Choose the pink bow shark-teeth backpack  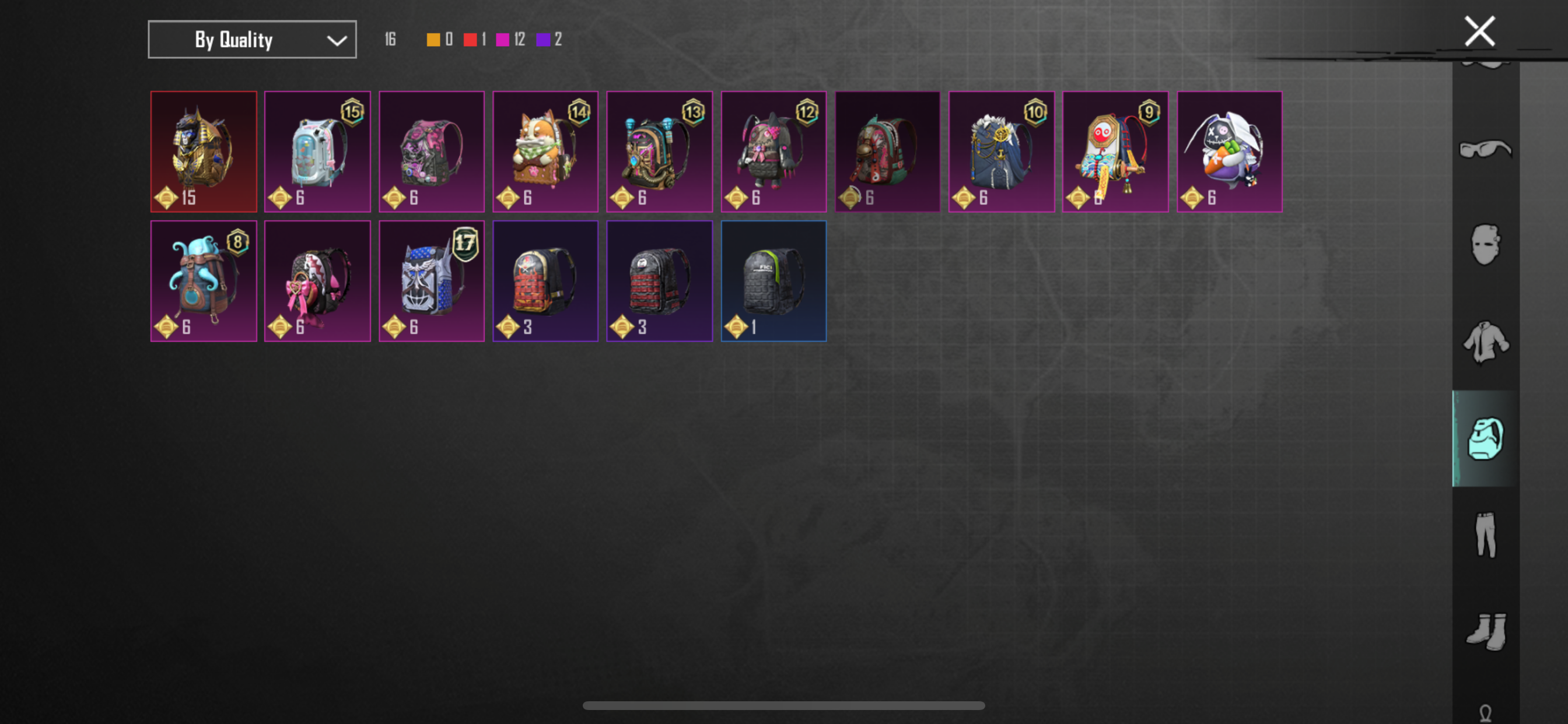(317, 280)
